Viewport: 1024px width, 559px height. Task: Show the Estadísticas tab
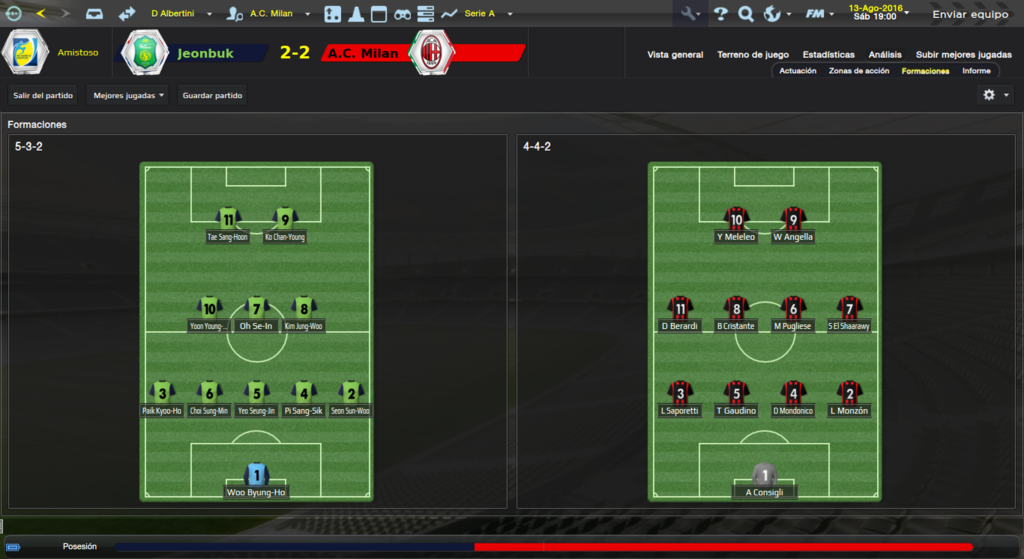click(x=828, y=55)
